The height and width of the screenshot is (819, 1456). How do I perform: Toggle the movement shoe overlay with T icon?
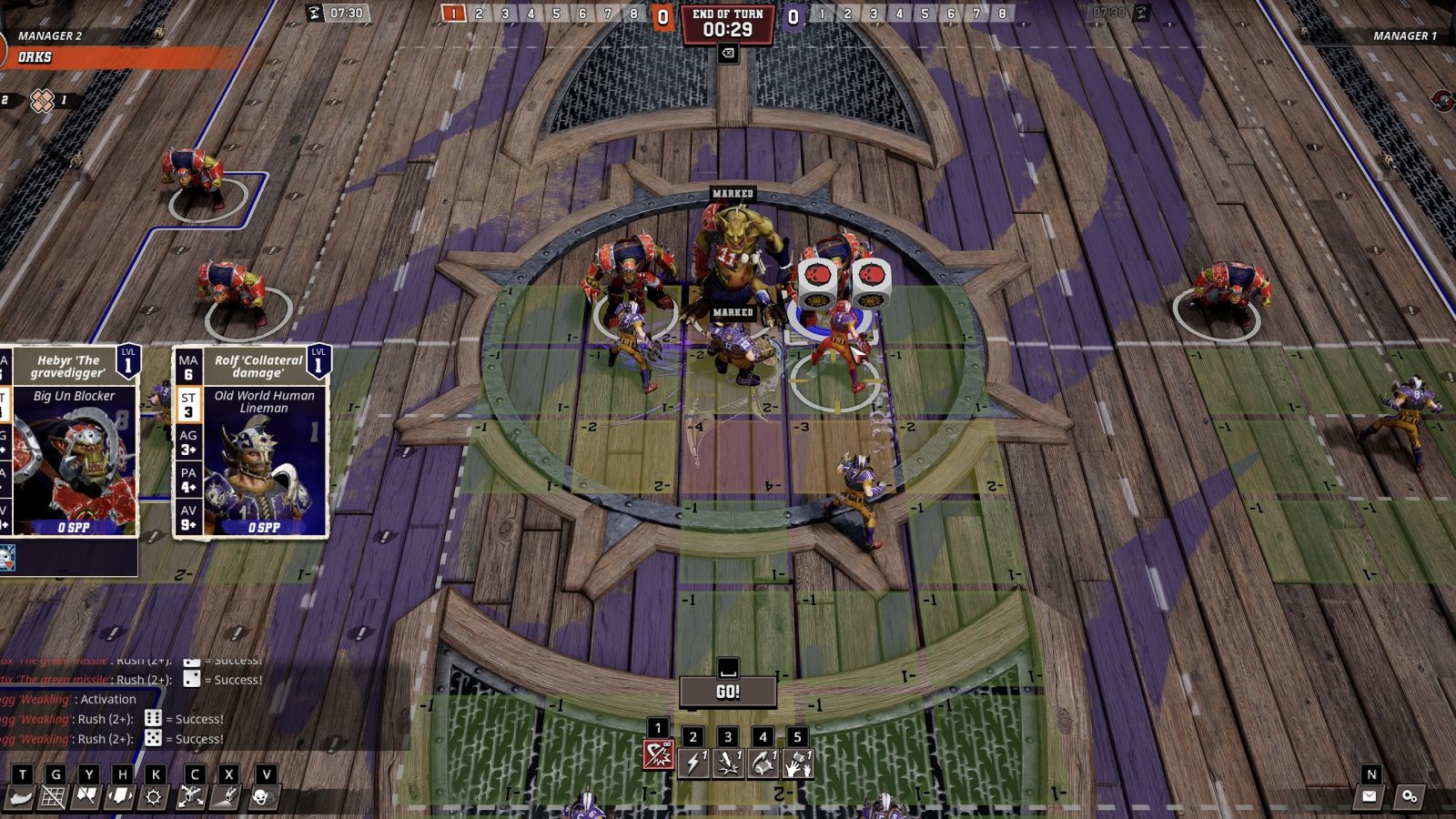pos(21,796)
